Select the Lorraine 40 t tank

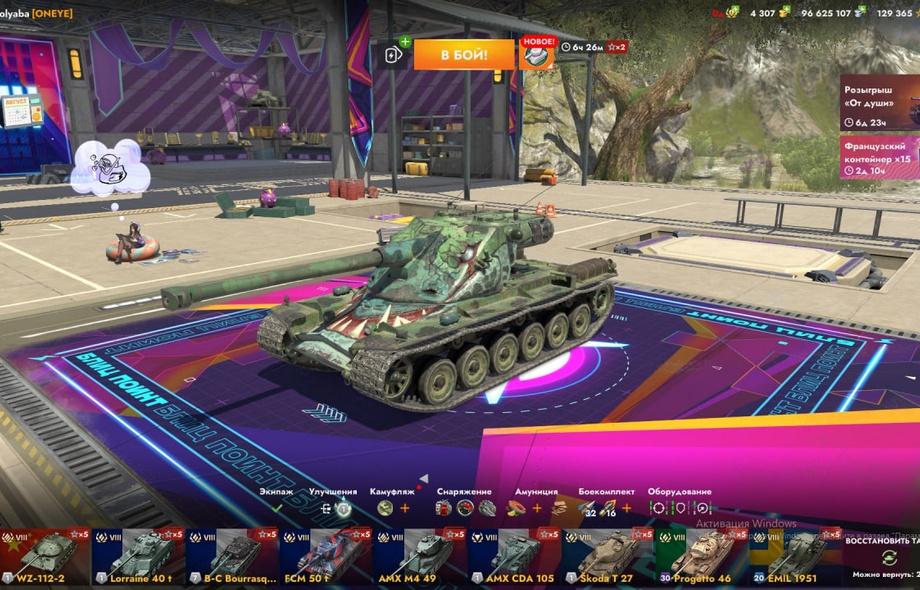click(x=139, y=557)
